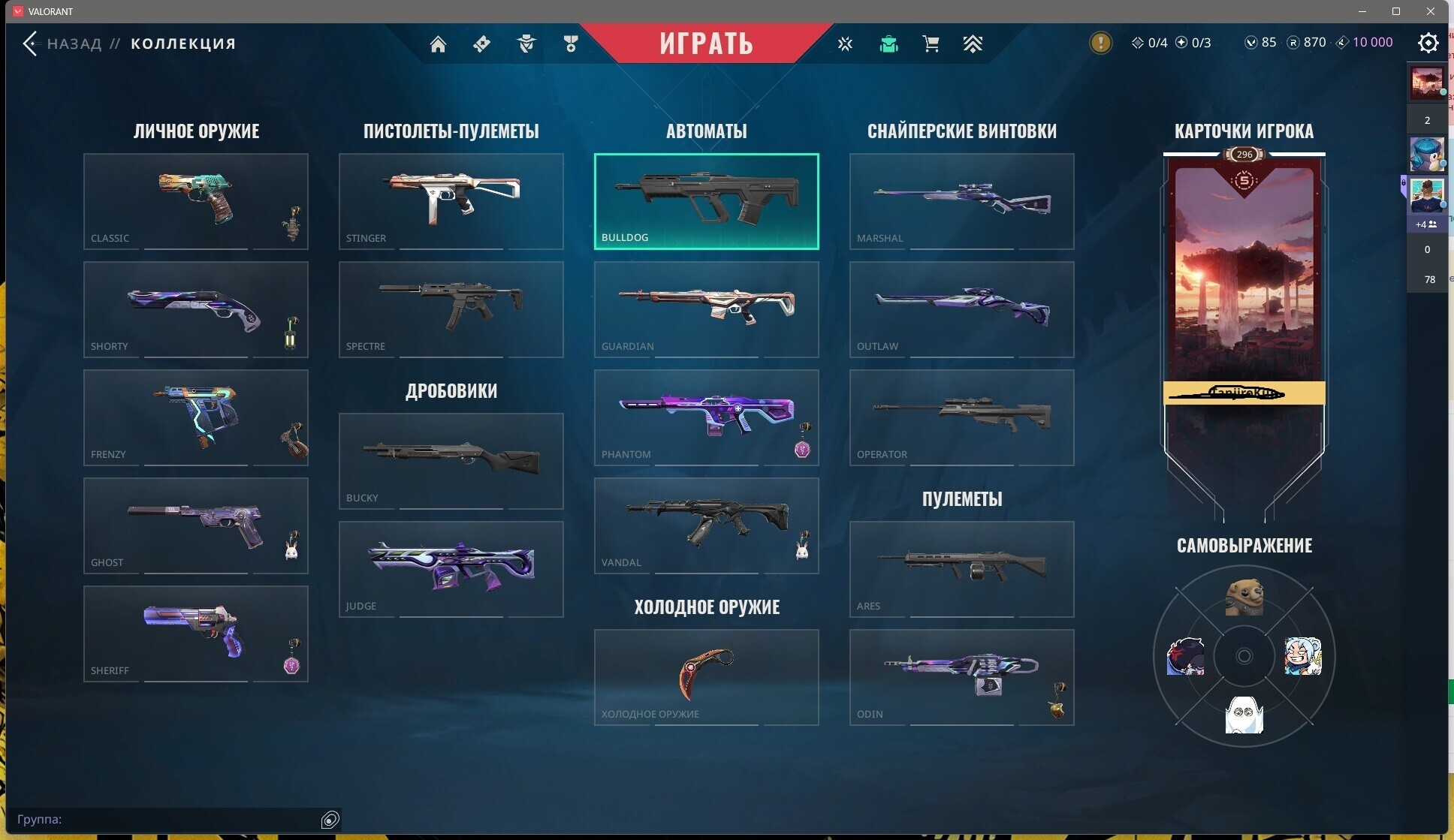Viewport: 1454px width, 840px height.
Task: Open the store shopping cart icon
Action: point(931,44)
